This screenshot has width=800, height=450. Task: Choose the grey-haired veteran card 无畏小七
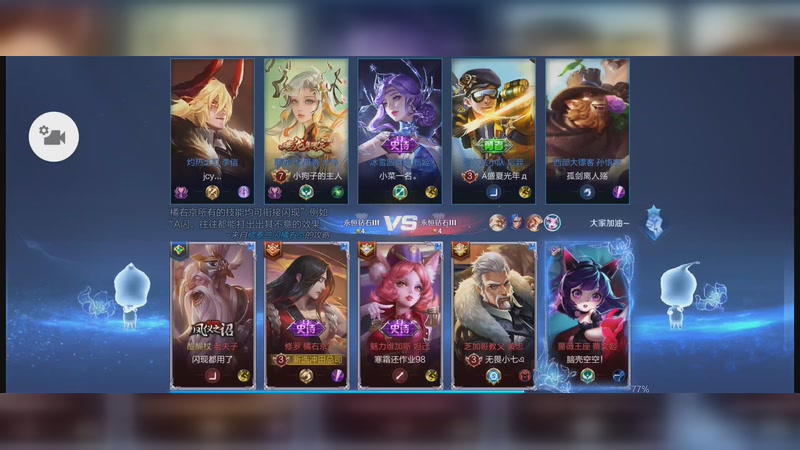pyautogui.click(x=494, y=314)
